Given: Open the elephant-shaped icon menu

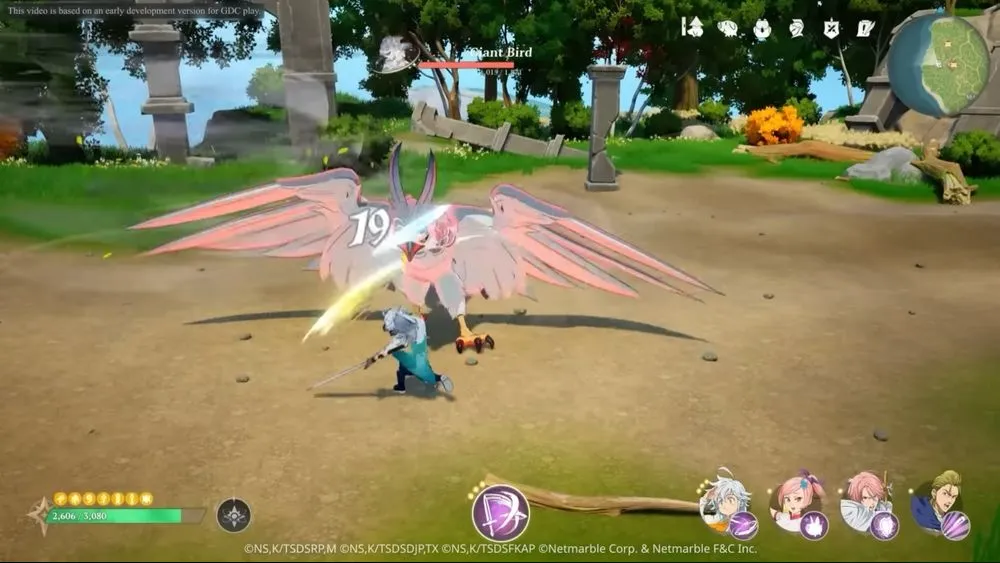Looking at the screenshot, I should coord(727,28).
